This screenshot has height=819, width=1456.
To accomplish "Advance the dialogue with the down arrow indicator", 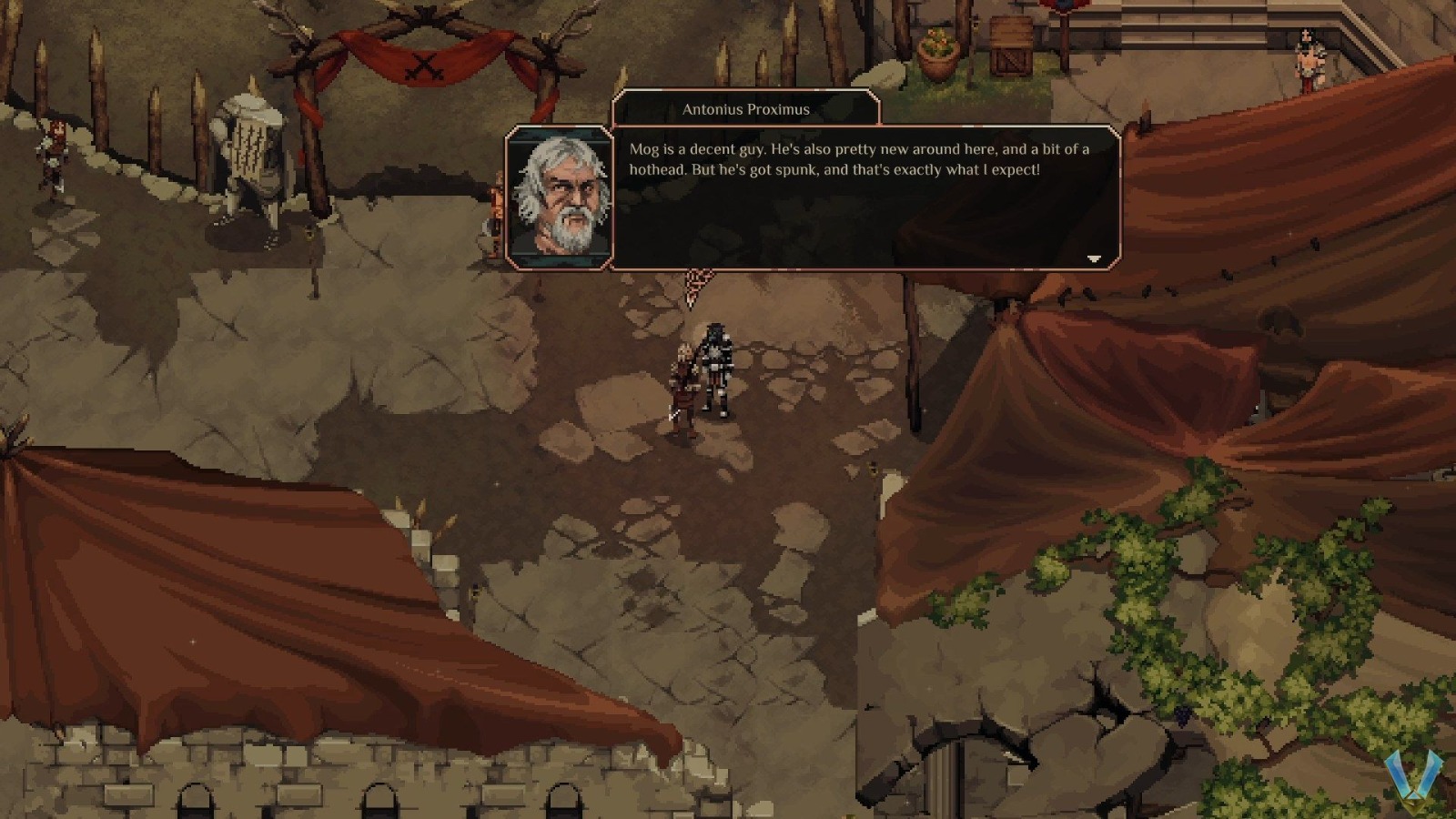I will 1092,258.
